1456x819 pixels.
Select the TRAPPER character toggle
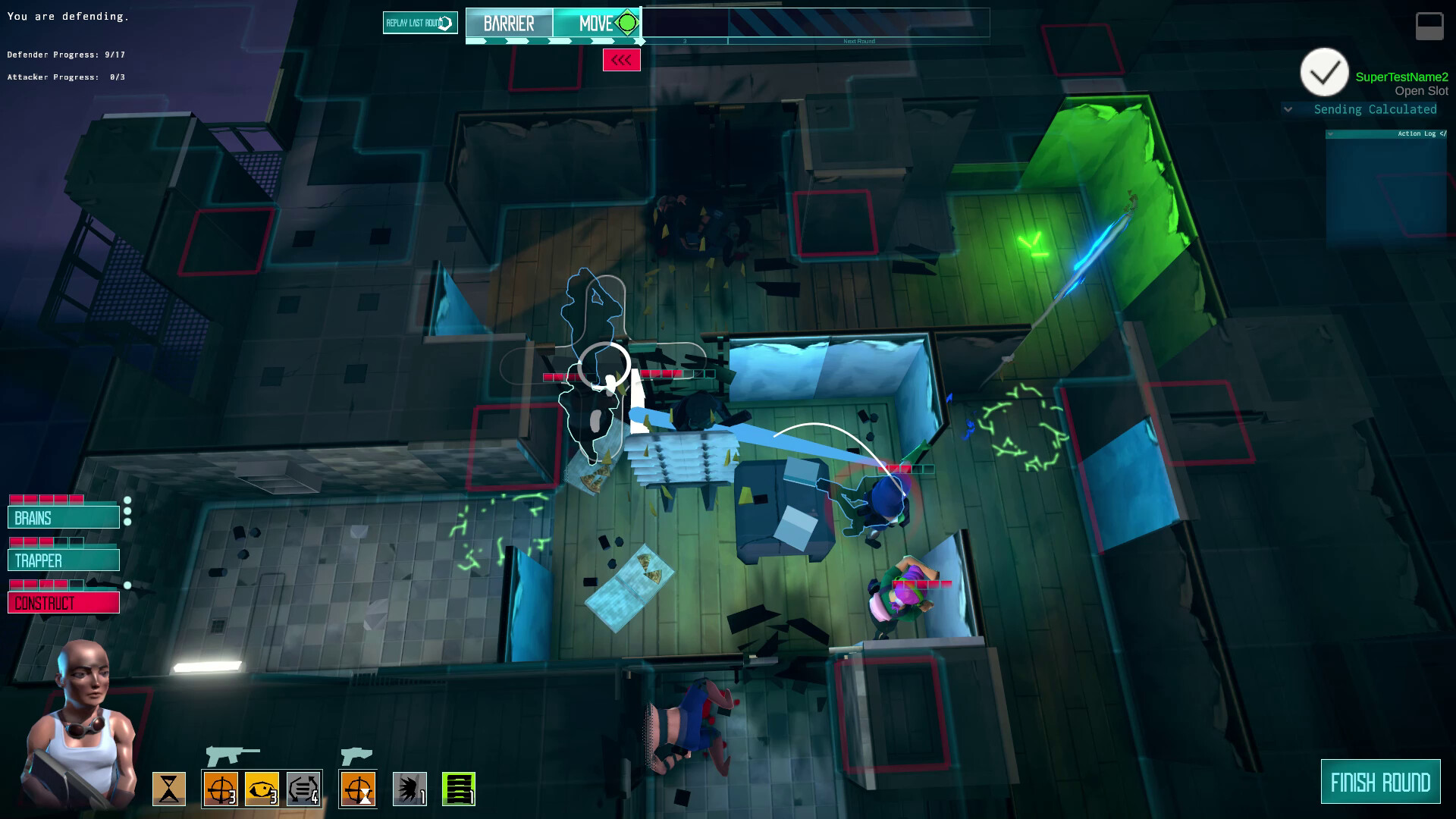[64, 560]
